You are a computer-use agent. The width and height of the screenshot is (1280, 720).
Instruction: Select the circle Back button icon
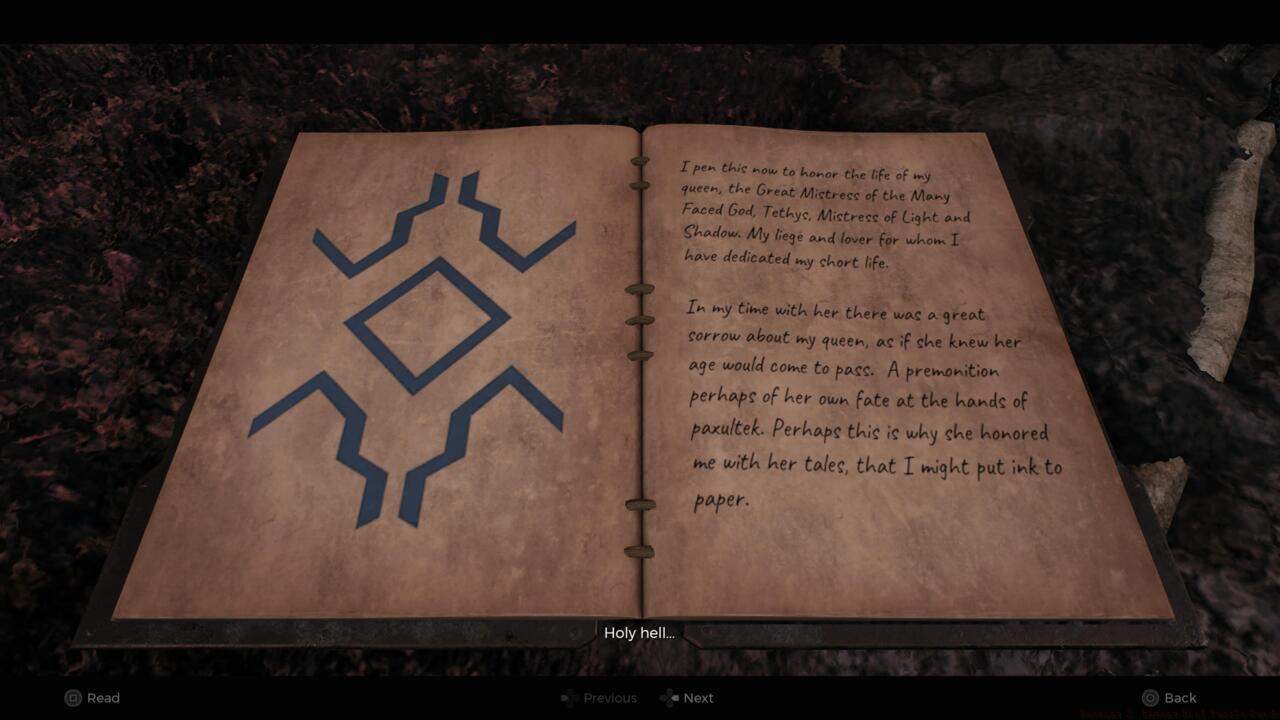(1152, 697)
